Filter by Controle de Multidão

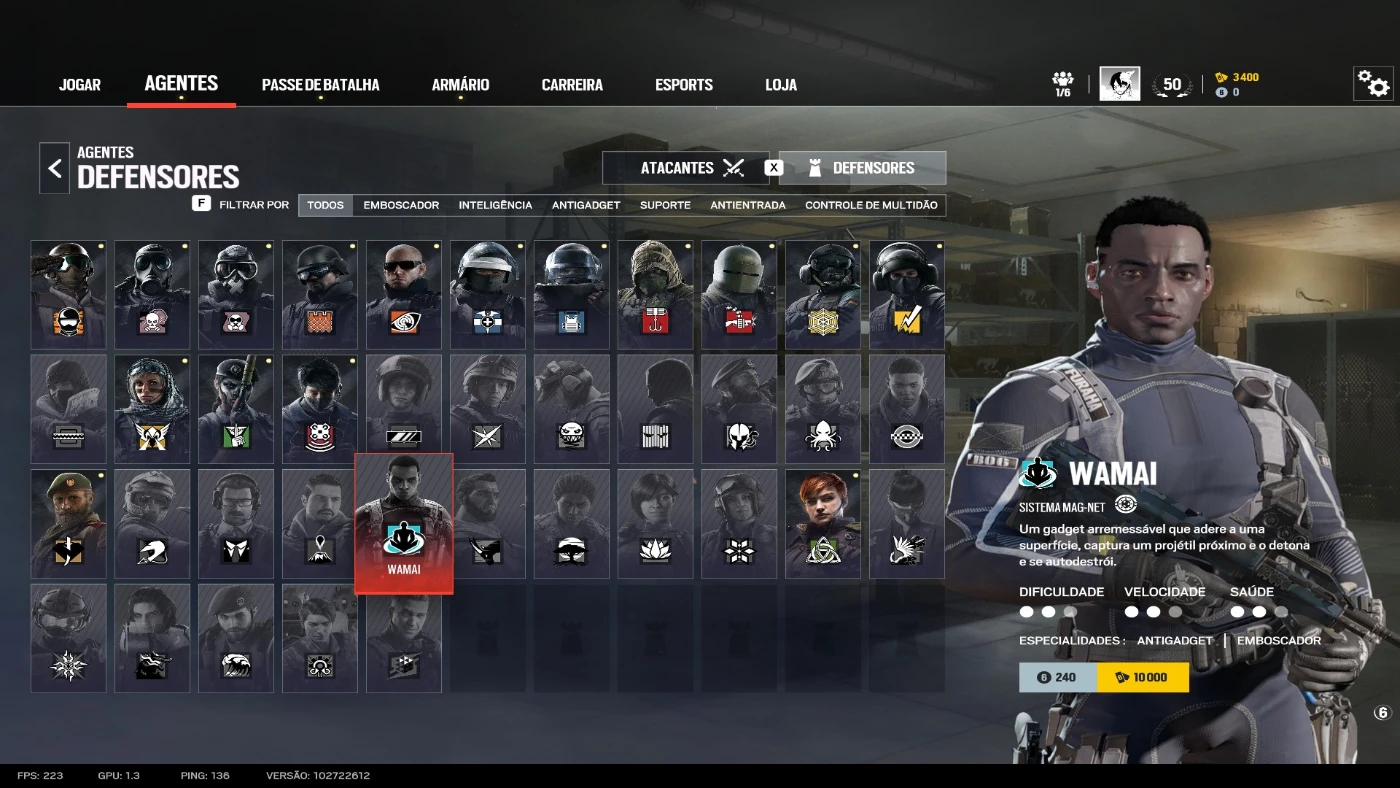[871, 205]
